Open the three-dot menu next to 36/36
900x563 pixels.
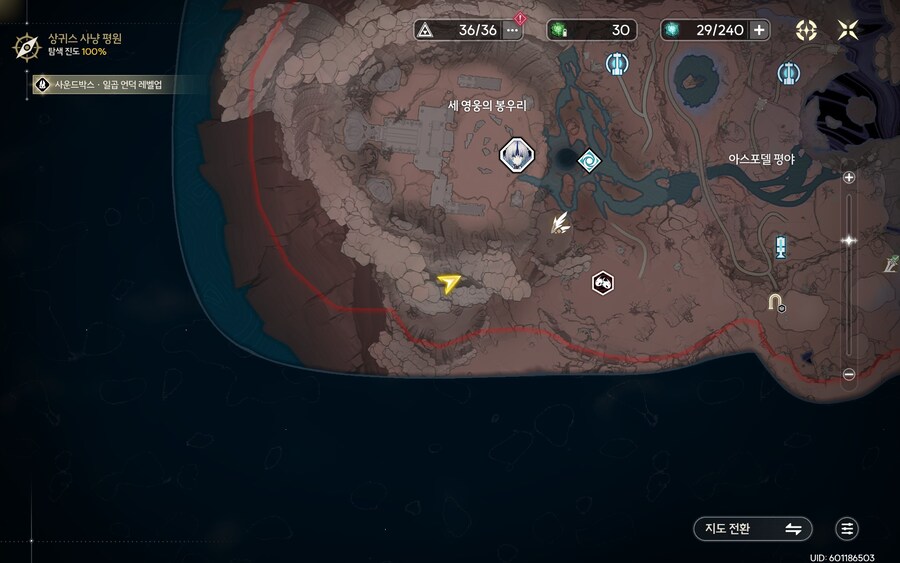point(513,30)
